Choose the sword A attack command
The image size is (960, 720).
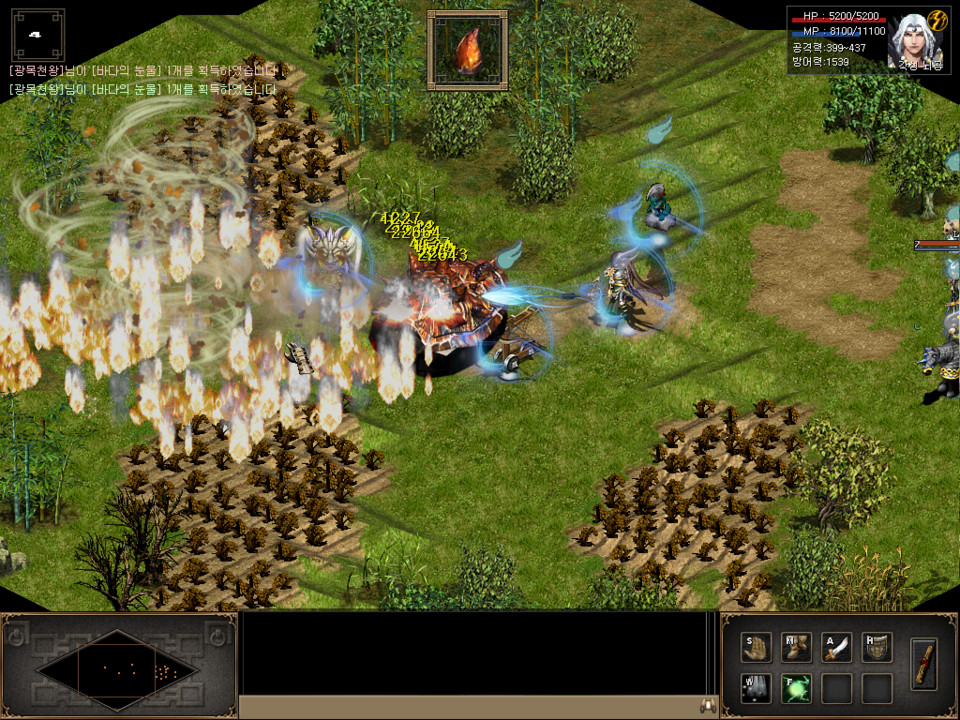[837, 647]
